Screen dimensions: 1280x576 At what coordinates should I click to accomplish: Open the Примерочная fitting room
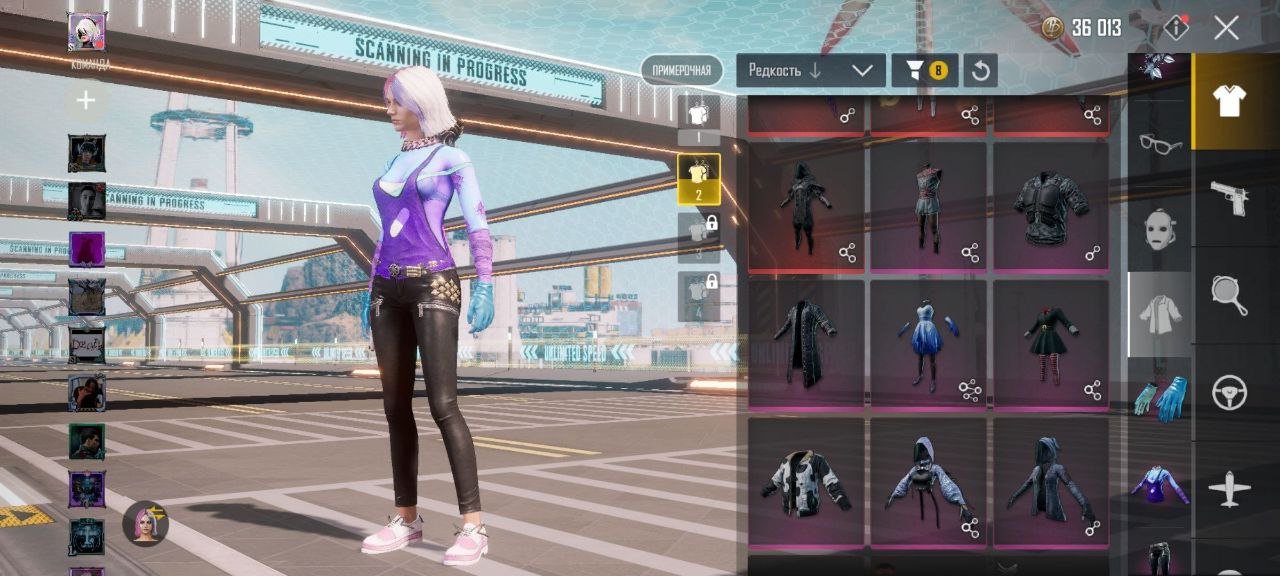(x=681, y=70)
